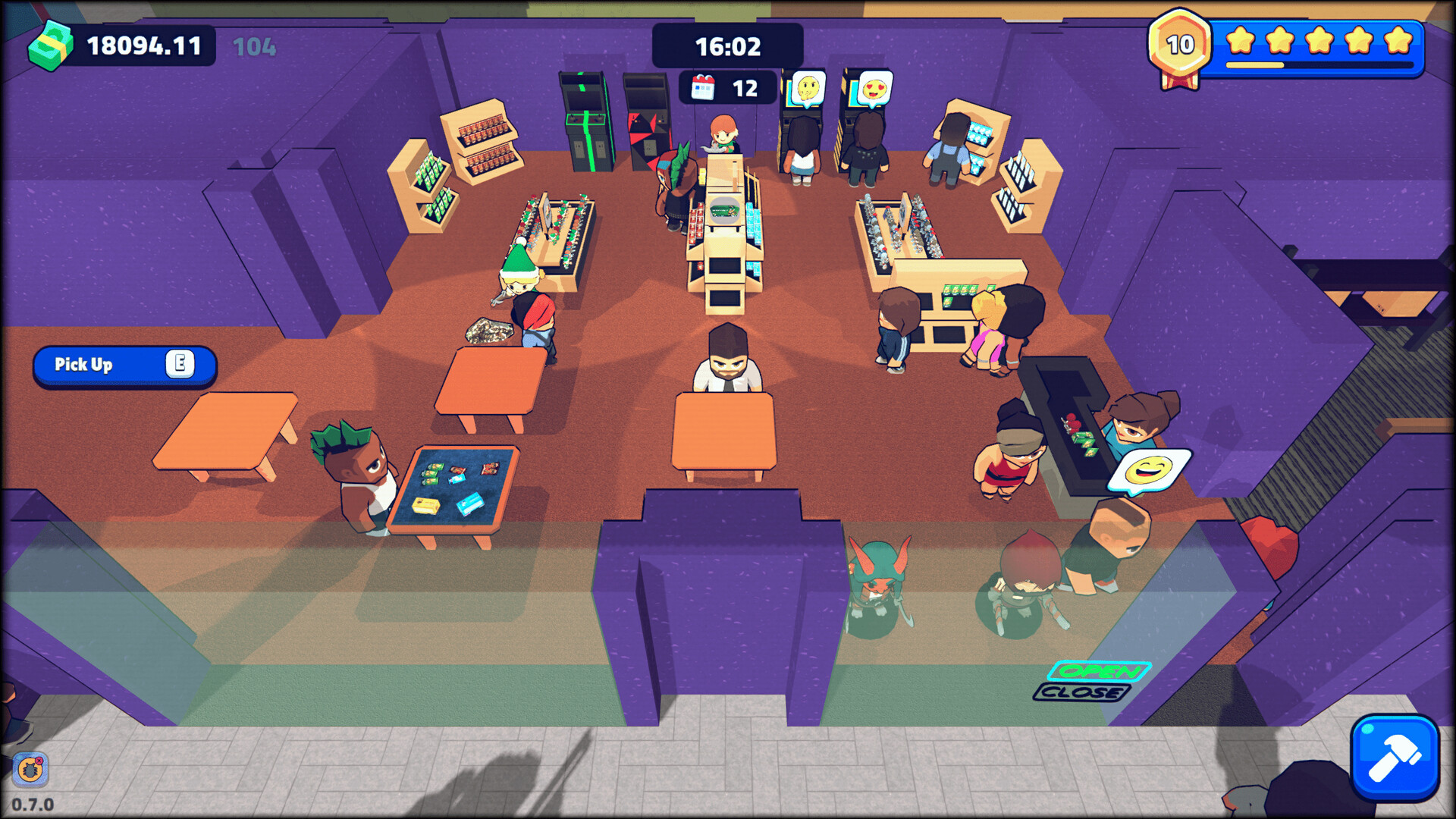Click the first star in the rating row
Image resolution: width=1456 pixels, height=819 pixels.
(x=1242, y=41)
